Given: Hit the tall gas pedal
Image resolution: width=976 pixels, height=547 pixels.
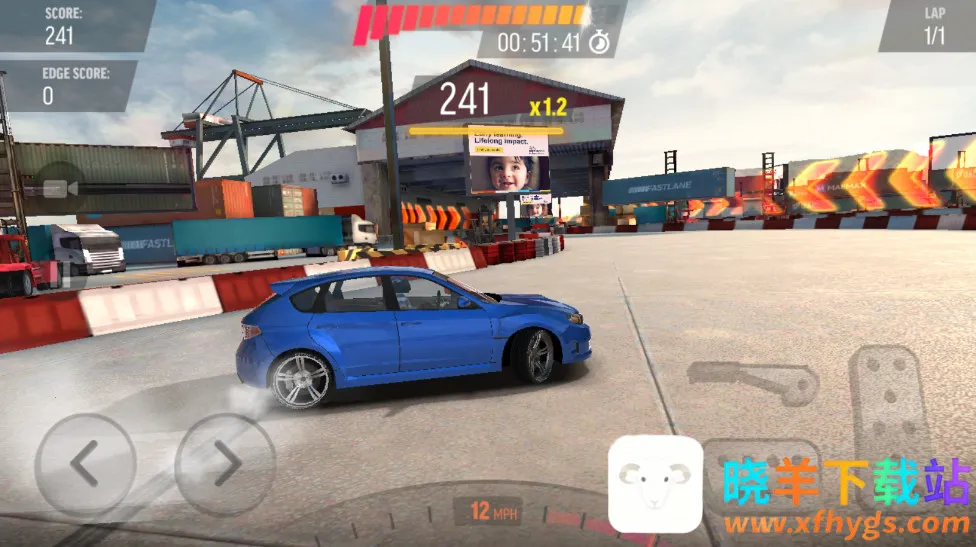Looking at the screenshot, I should point(888,400).
